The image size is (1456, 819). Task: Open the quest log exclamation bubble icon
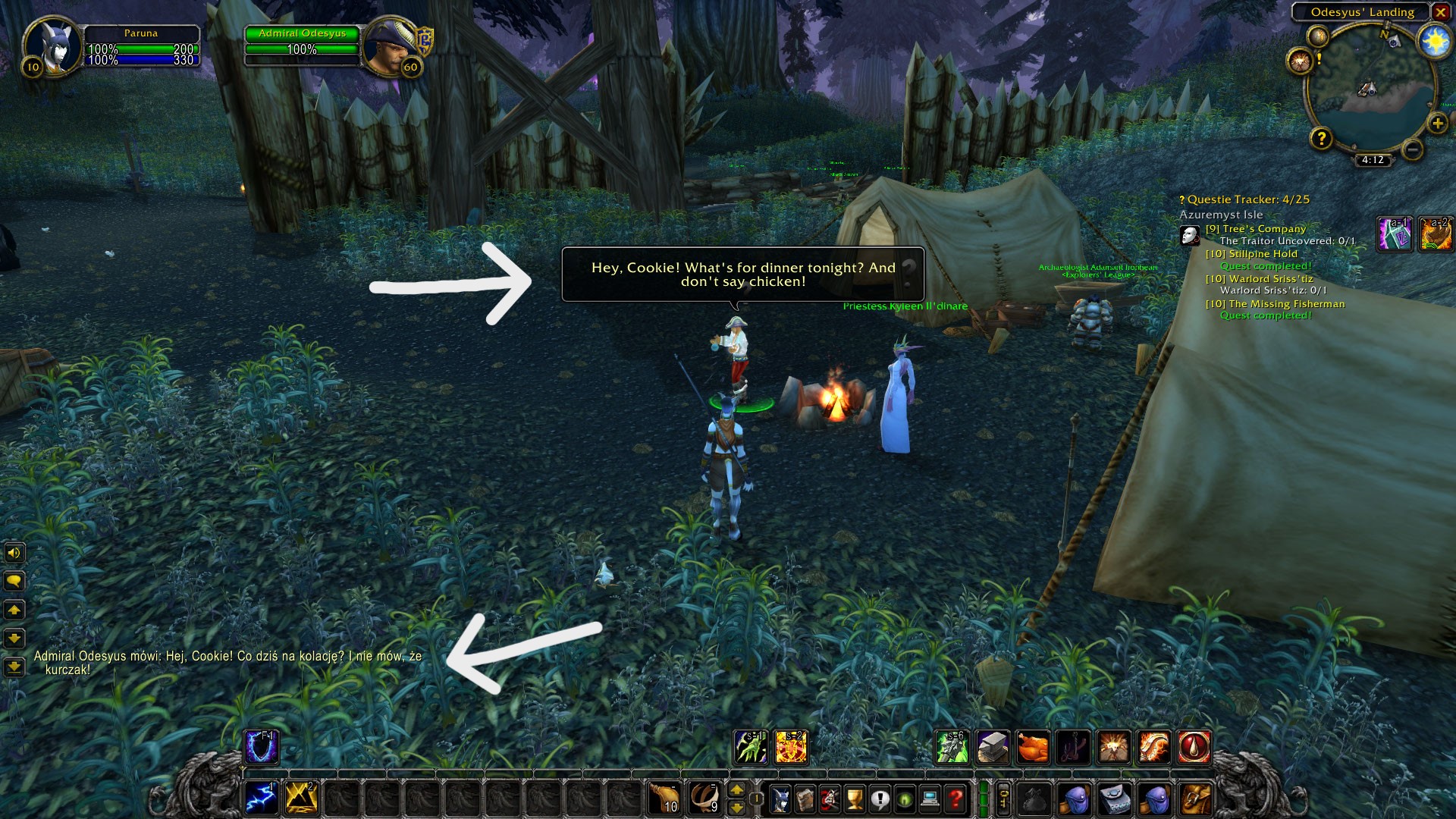[x=880, y=797]
